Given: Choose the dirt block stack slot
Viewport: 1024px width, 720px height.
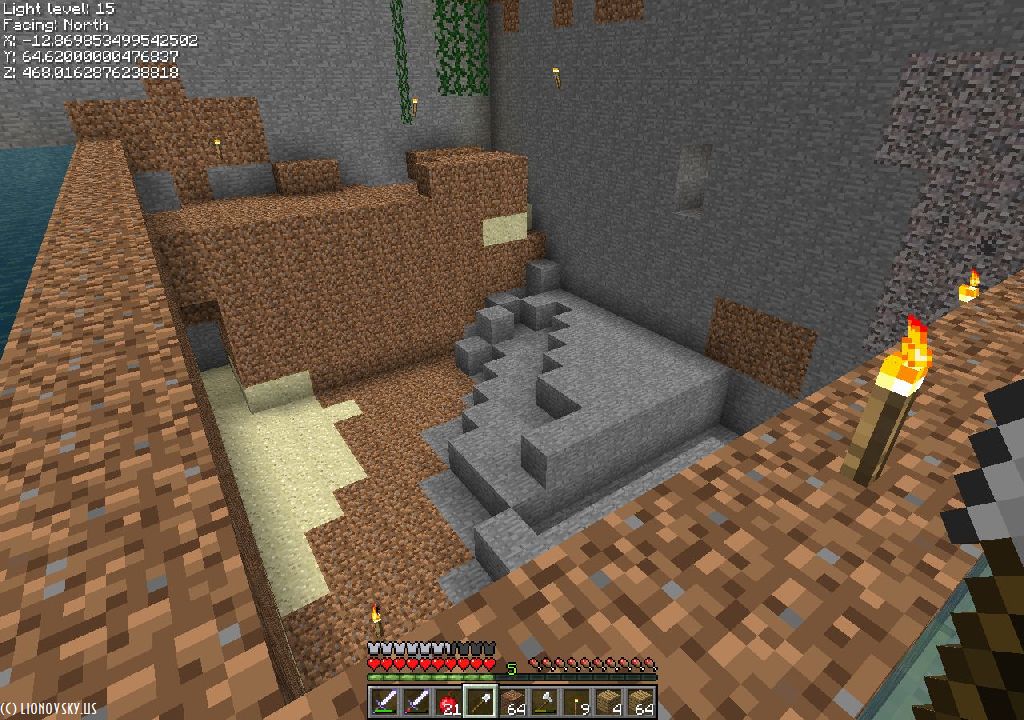Looking at the screenshot, I should point(513,702).
